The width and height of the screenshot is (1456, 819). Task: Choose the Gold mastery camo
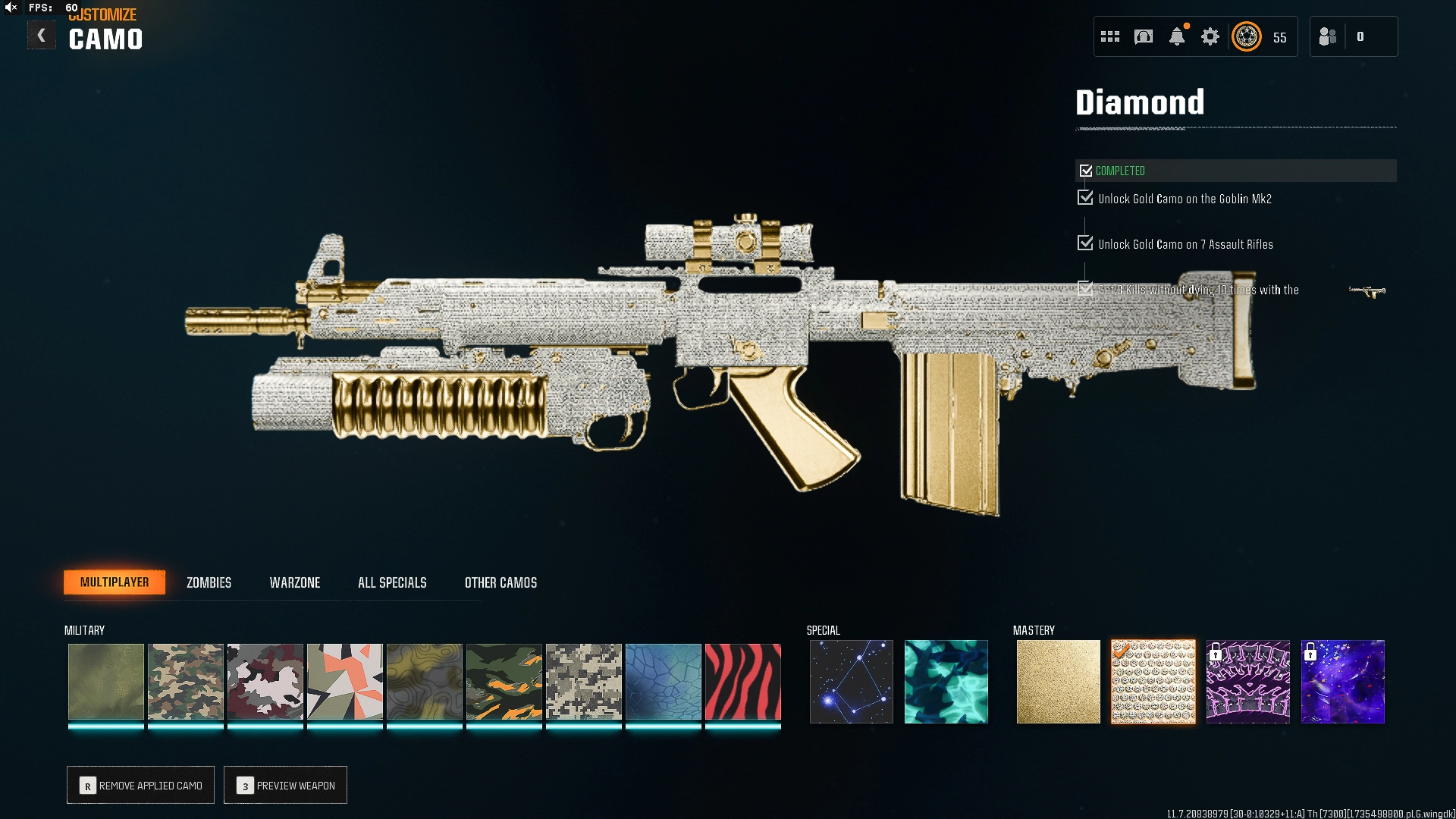pos(1058,681)
